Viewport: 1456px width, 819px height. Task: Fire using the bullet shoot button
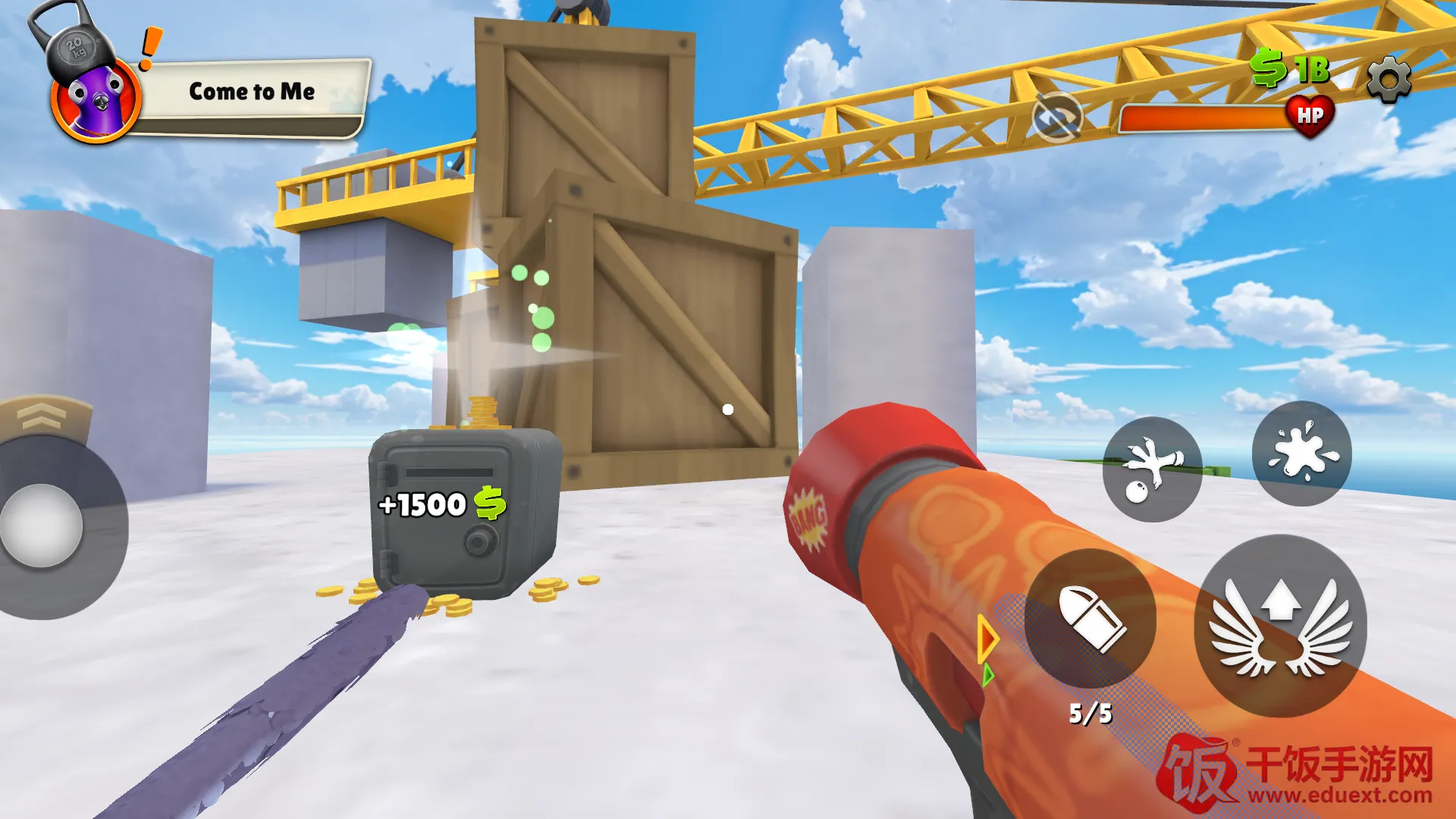coord(1090,618)
